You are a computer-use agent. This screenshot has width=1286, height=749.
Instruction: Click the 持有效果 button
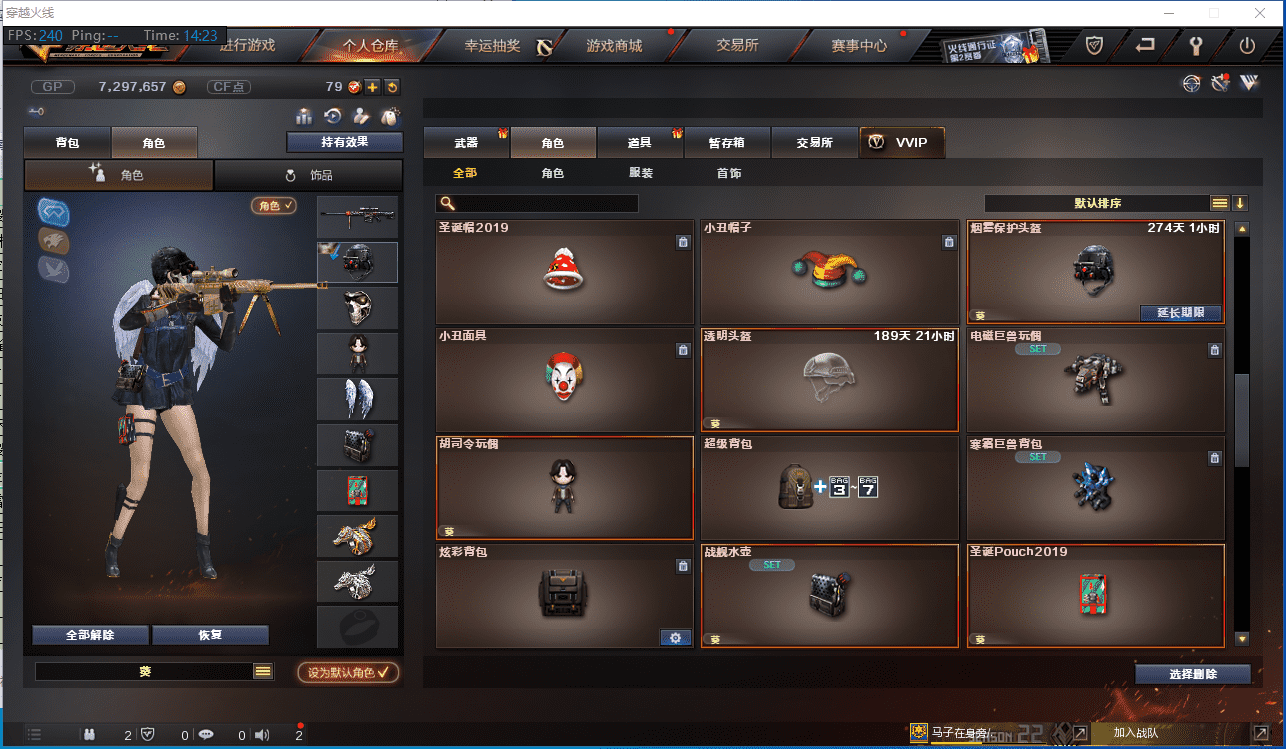[x=344, y=142]
